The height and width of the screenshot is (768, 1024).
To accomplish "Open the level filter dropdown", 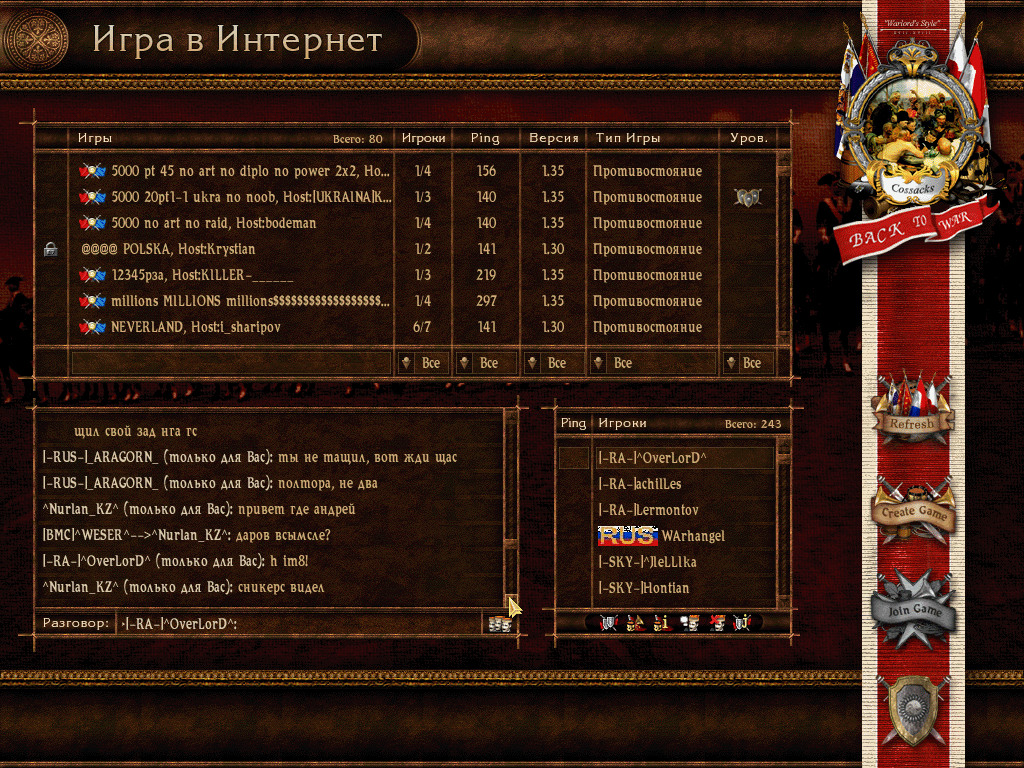I will coord(748,363).
